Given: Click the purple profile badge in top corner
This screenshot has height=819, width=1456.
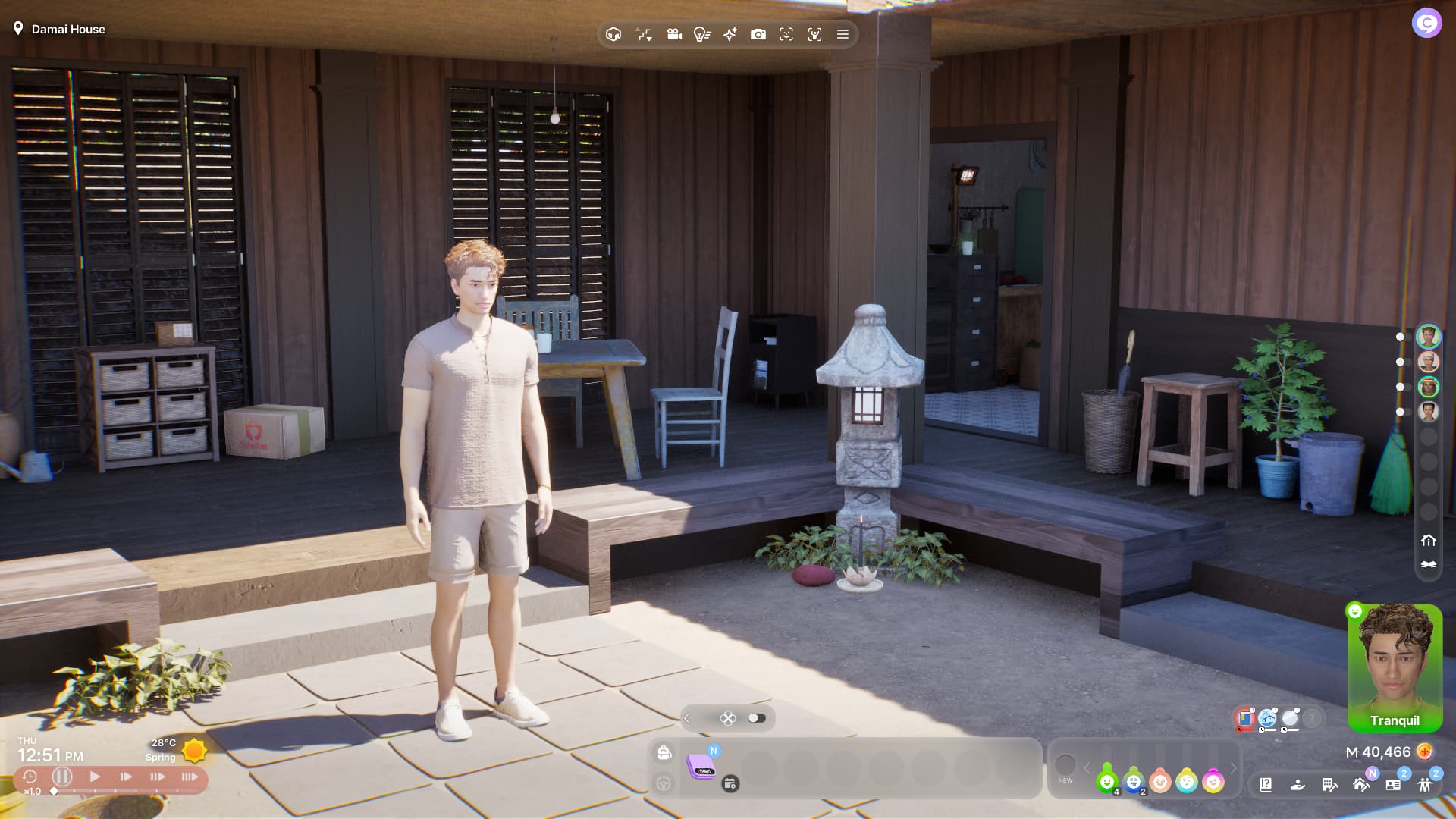Looking at the screenshot, I should coord(1426,23).
